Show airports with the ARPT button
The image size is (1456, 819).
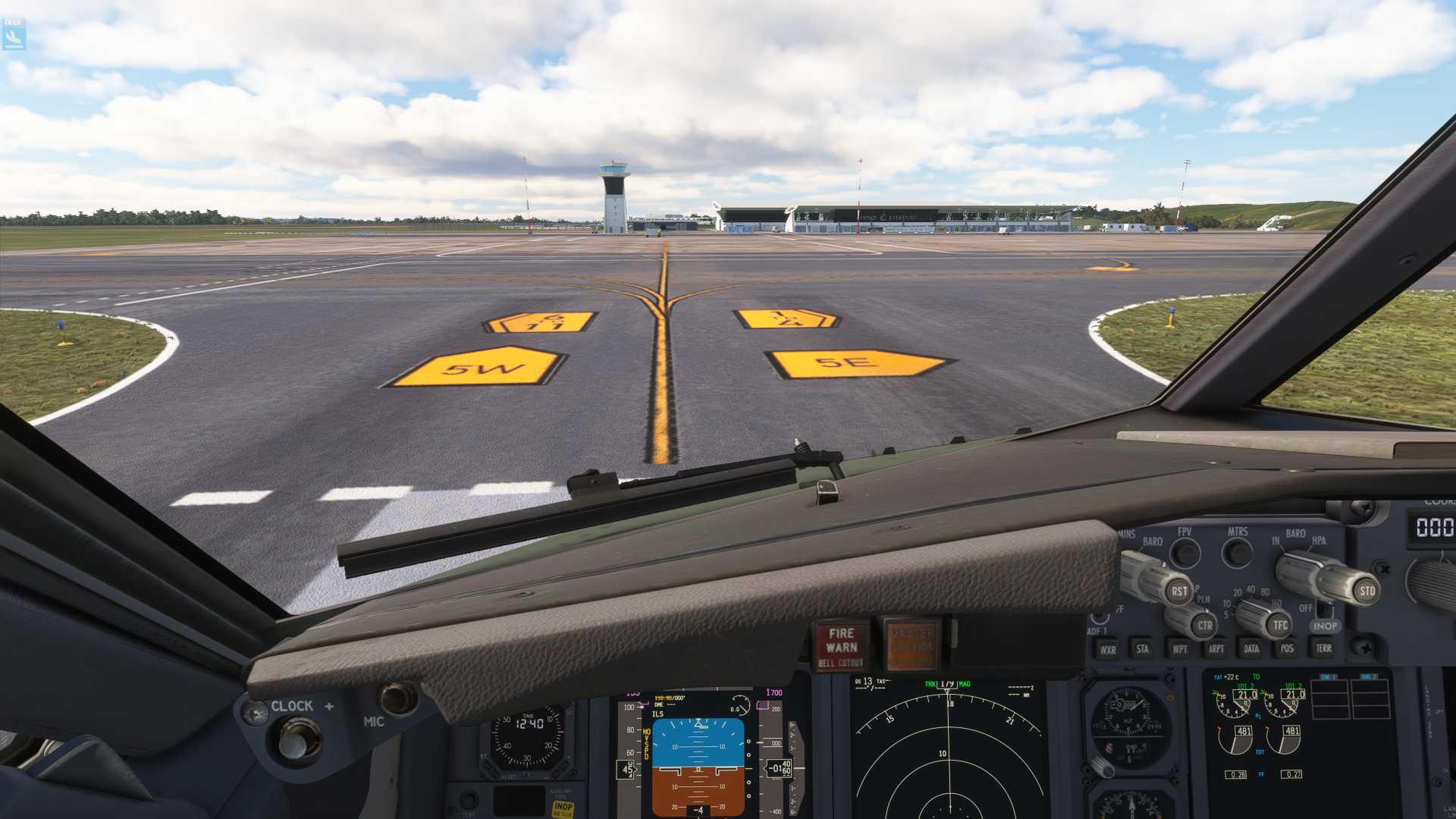[x=1216, y=649]
